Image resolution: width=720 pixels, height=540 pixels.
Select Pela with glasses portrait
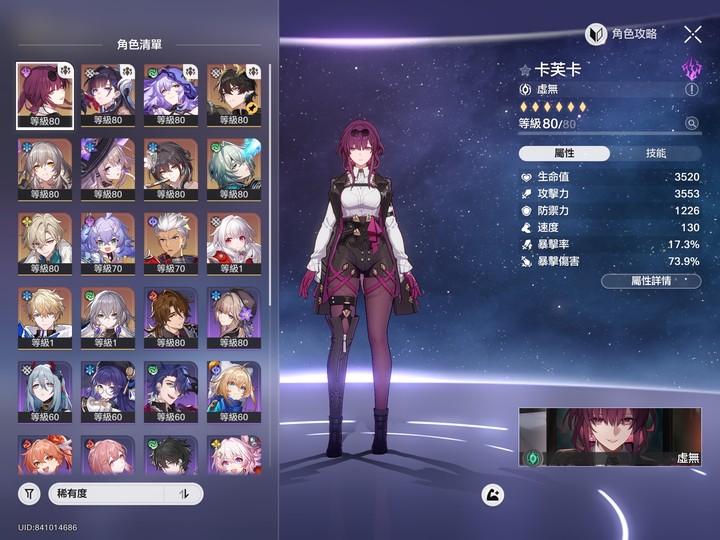pos(107,393)
